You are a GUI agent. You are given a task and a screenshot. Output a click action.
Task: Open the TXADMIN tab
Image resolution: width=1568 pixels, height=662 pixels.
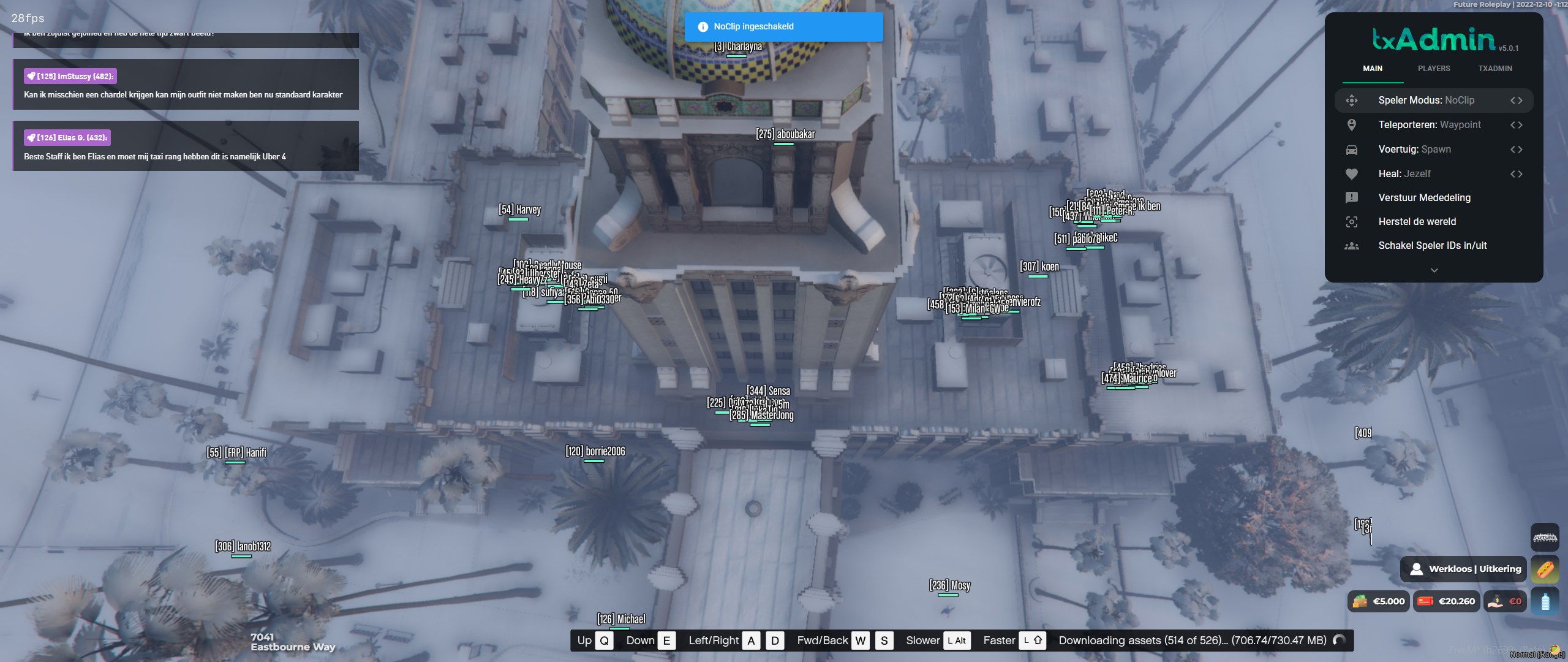(x=1494, y=69)
